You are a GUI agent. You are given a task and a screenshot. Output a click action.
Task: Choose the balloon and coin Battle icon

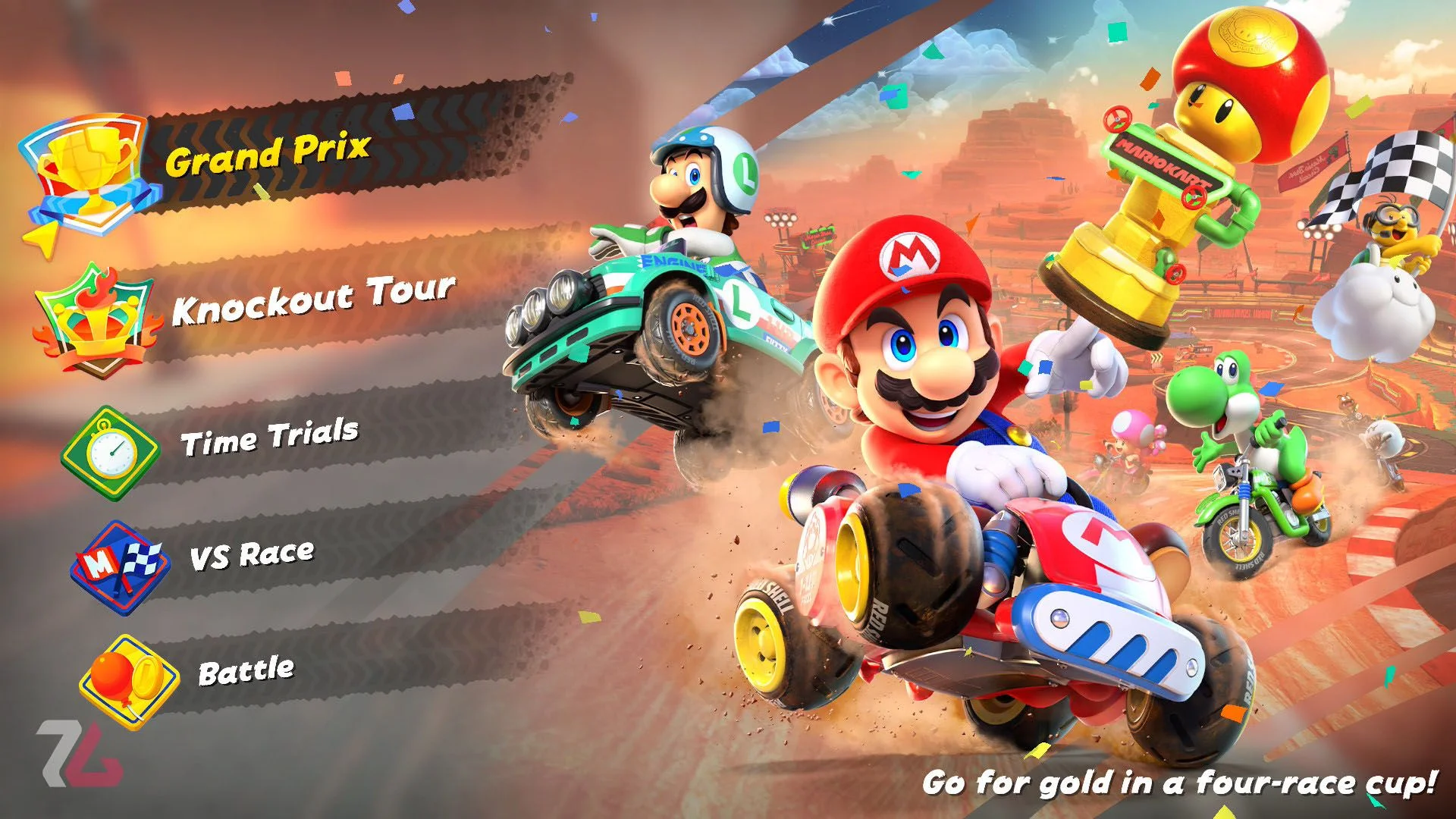tap(130, 681)
